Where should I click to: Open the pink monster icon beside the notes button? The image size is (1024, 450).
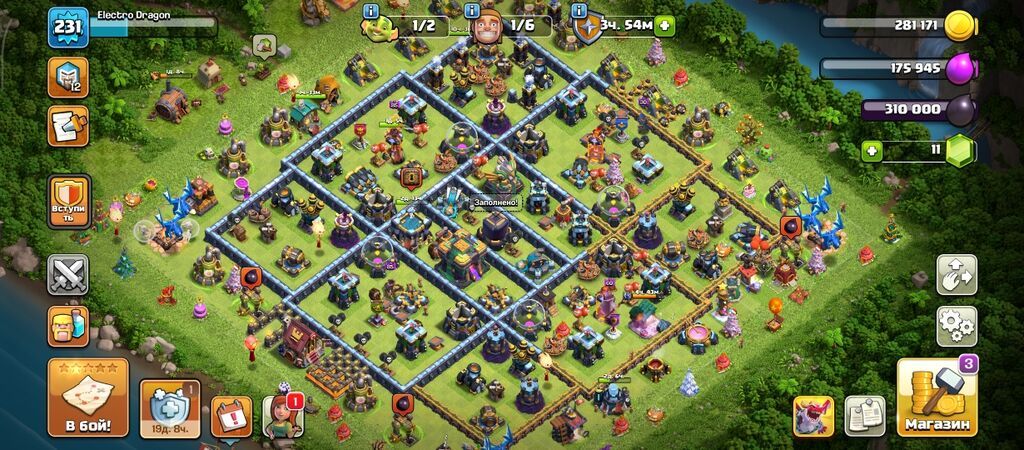[813, 416]
